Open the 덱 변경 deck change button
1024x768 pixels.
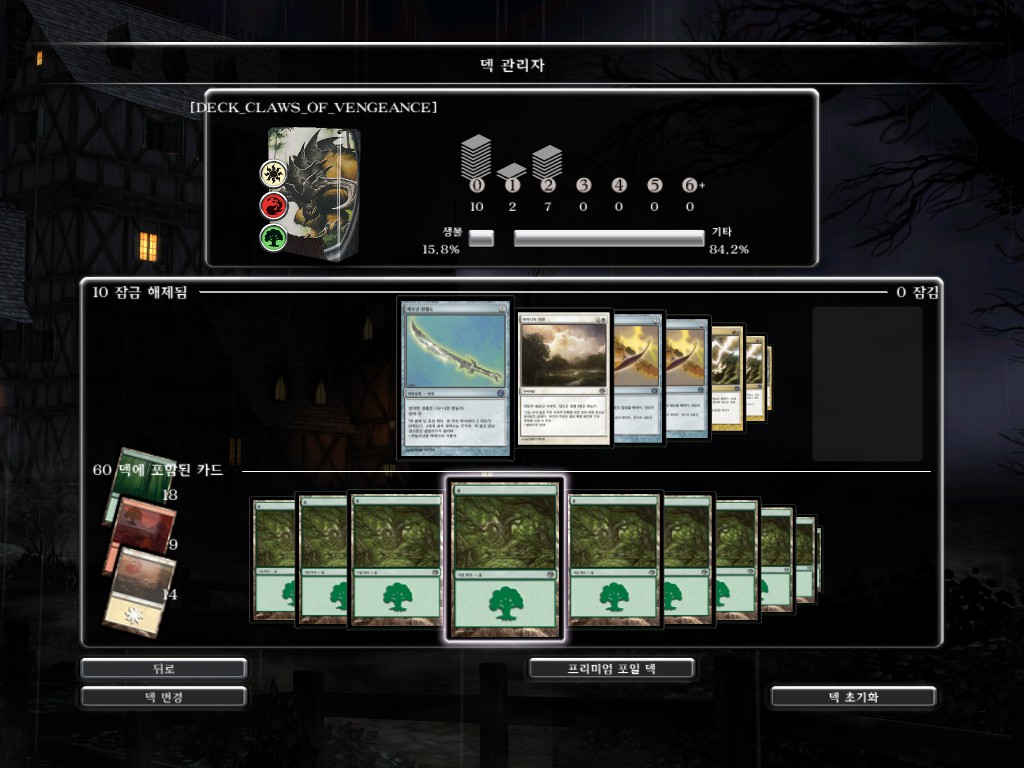click(x=164, y=696)
